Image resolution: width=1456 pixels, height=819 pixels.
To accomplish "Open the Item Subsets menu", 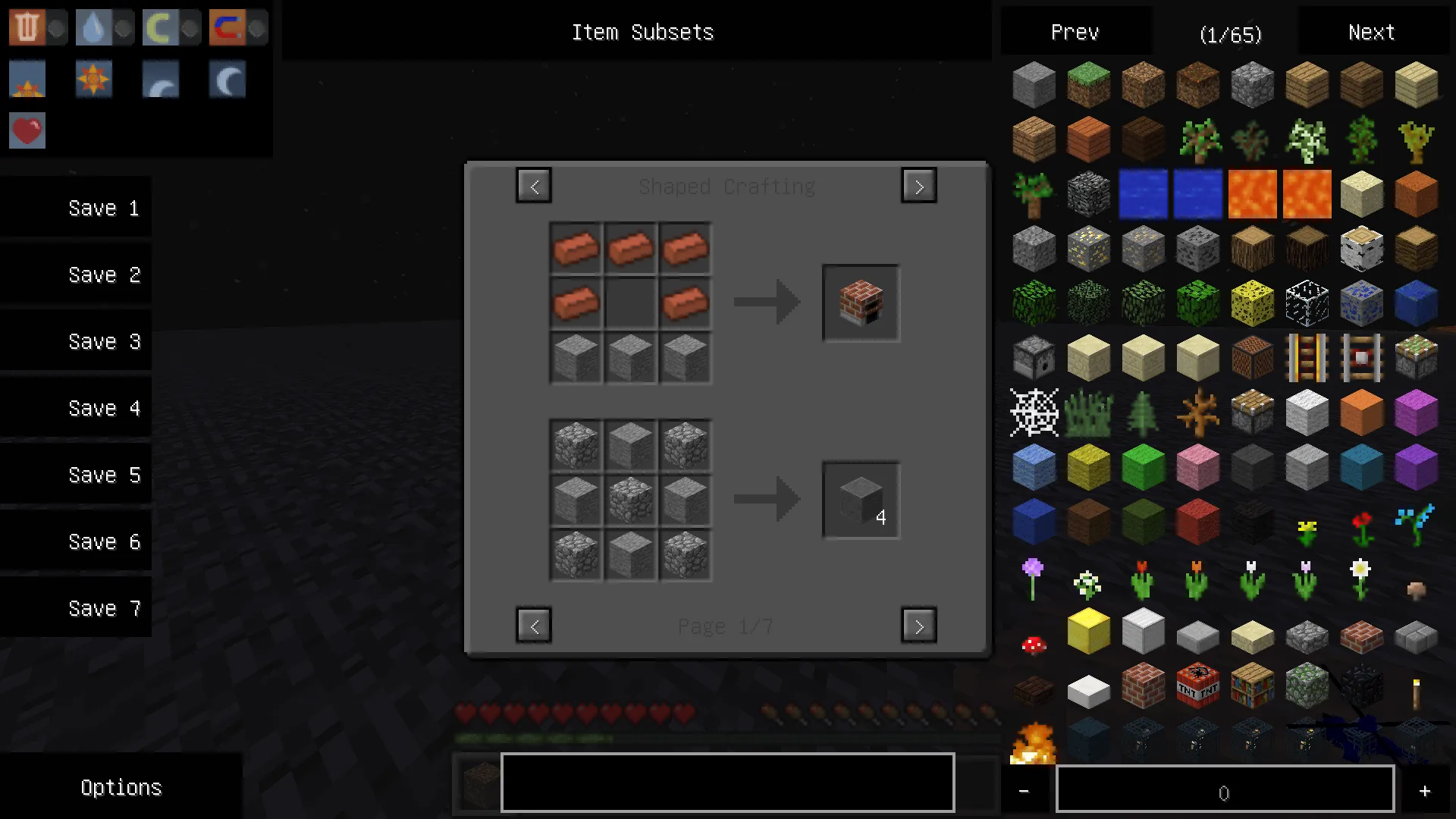I will pos(642,32).
